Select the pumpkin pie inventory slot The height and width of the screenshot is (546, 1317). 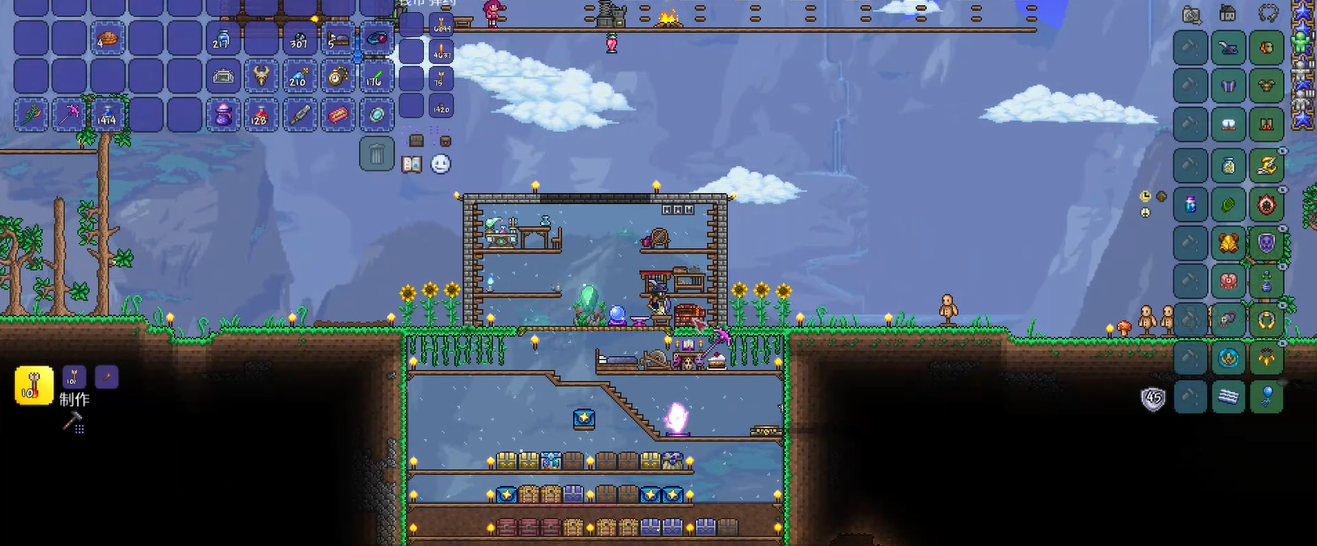pyautogui.click(x=107, y=39)
